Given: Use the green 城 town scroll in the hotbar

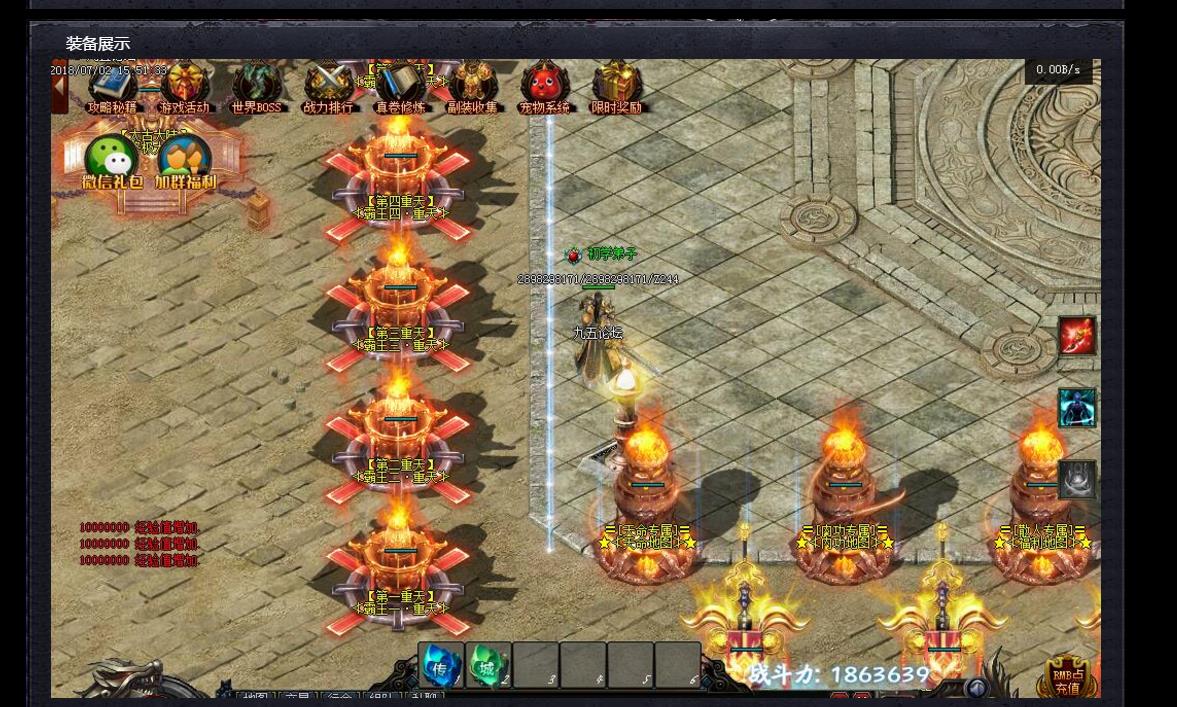Looking at the screenshot, I should click(x=487, y=666).
